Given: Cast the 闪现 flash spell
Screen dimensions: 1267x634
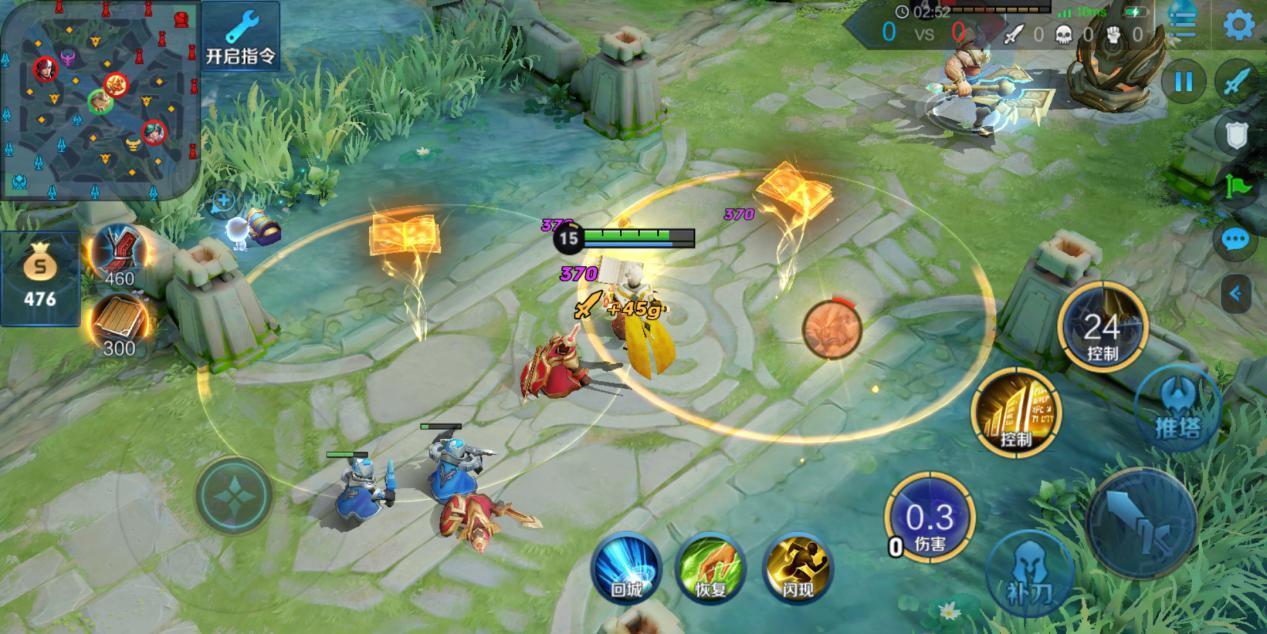Looking at the screenshot, I should click(797, 567).
